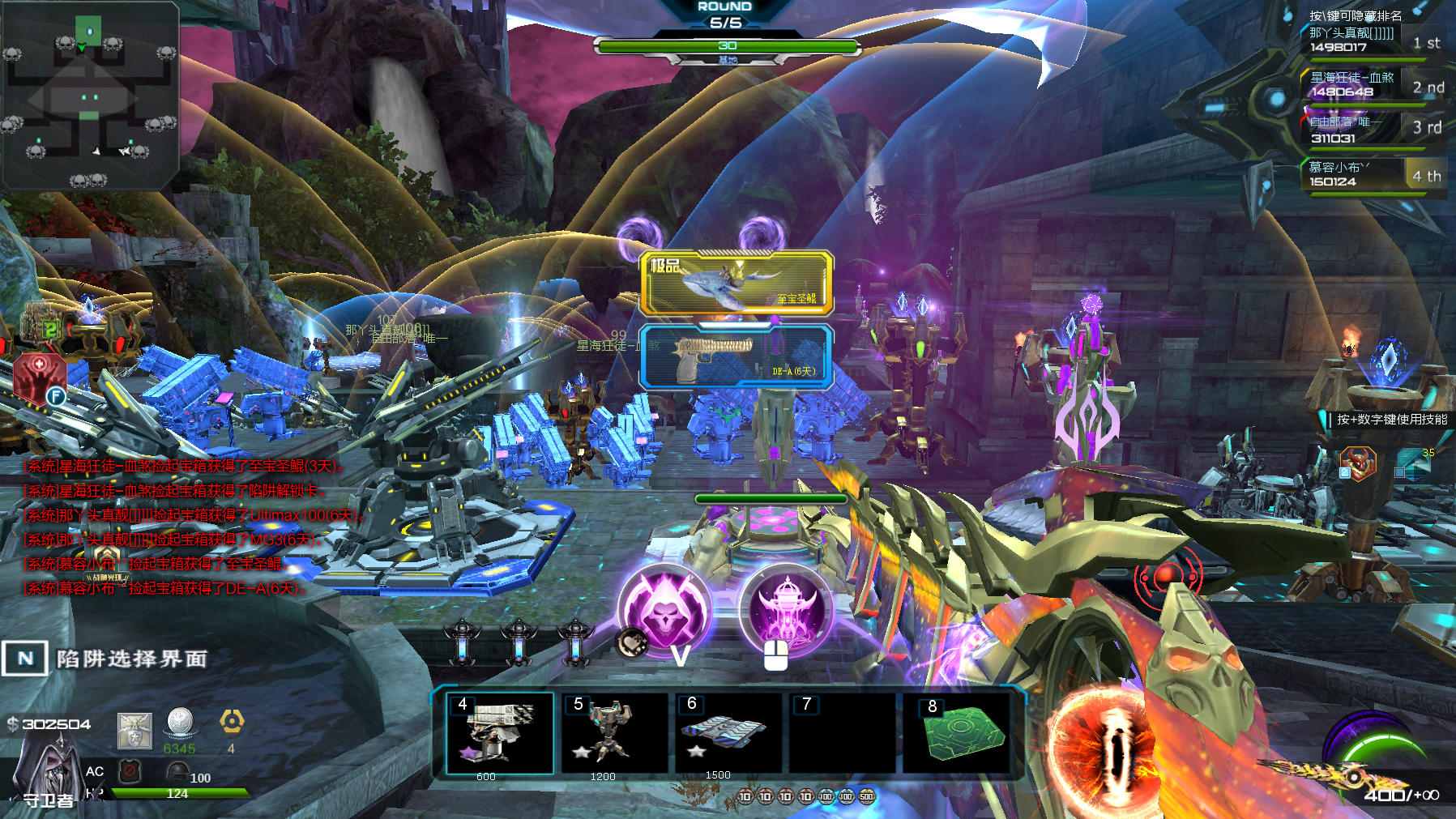Activate the purple demon mask skill
Image resolution: width=1456 pixels, height=819 pixels.
(664, 612)
